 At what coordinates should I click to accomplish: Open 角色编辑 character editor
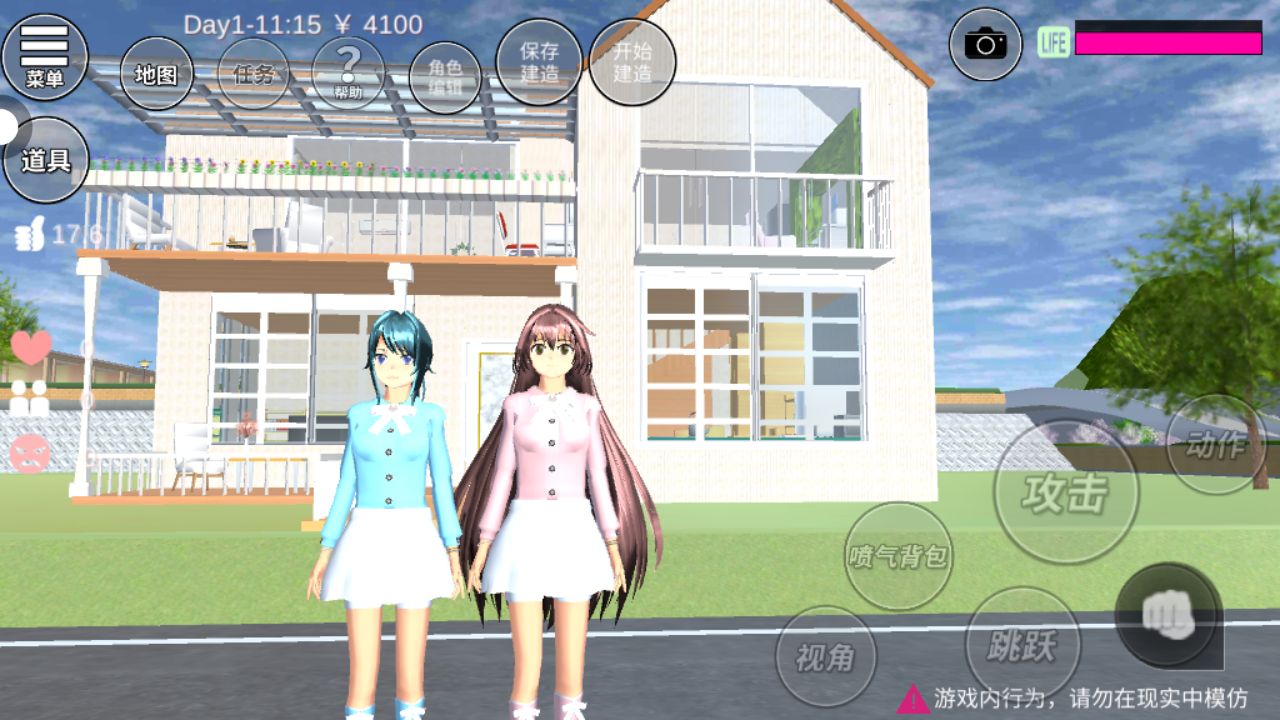click(445, 78)
